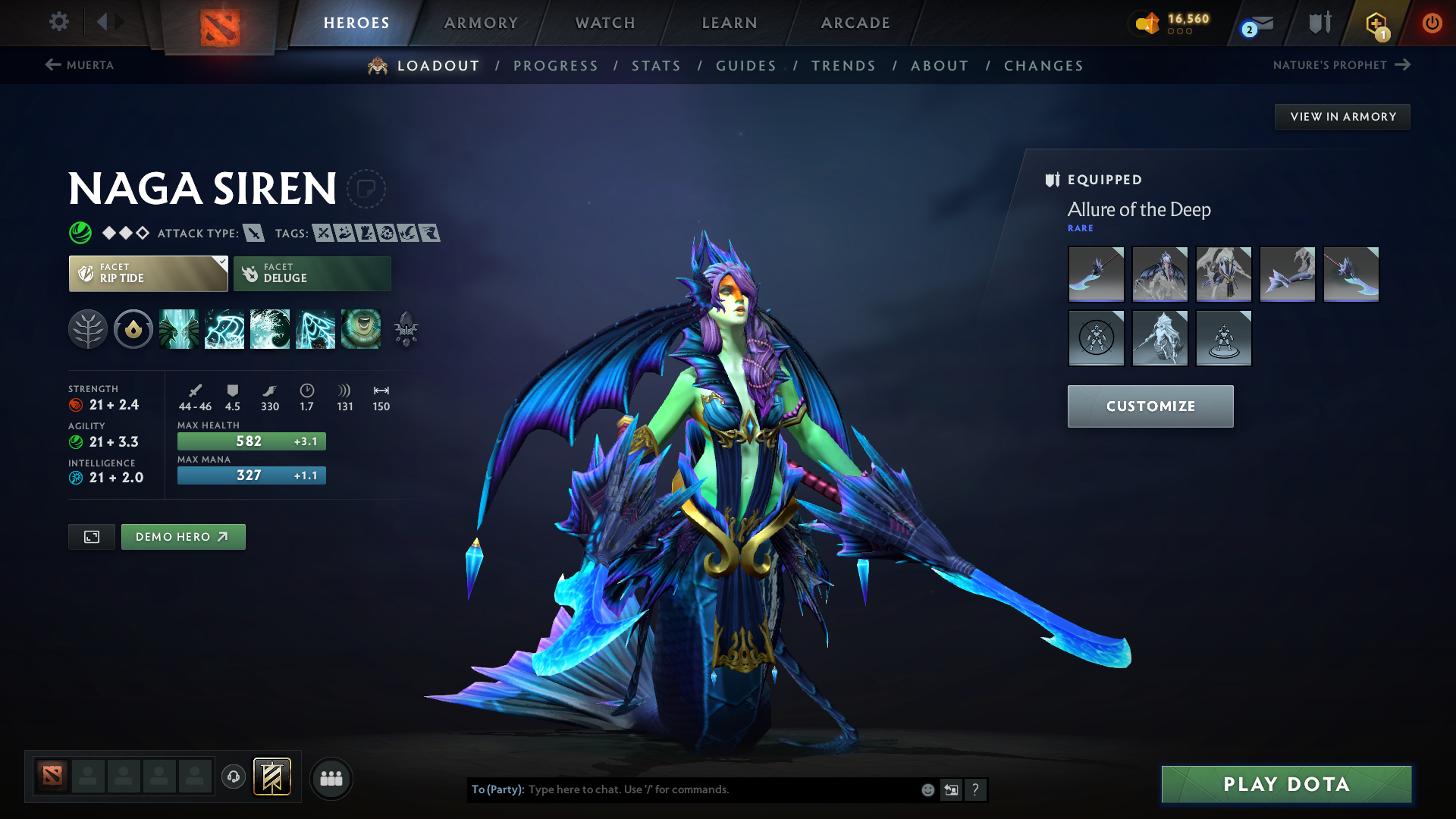Open the Naga Siren talent tree icon
The height and width of the screenshot is (819, 1456).
pos(89,329)
